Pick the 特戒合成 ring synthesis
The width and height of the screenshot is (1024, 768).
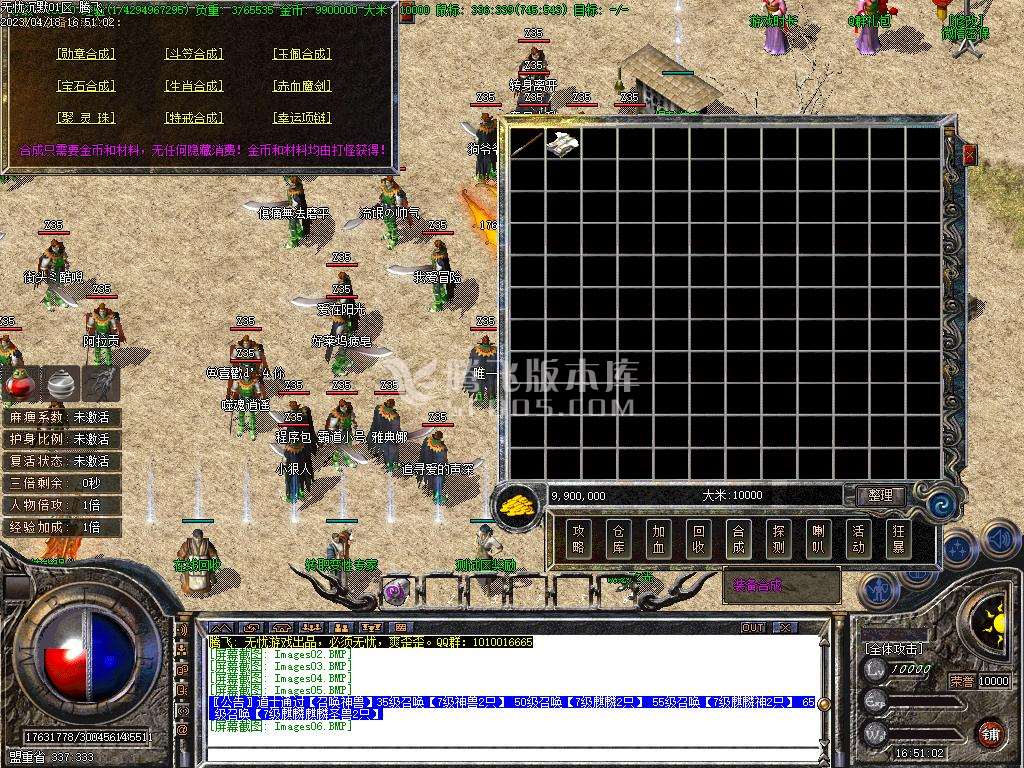(x=194, y=118)
